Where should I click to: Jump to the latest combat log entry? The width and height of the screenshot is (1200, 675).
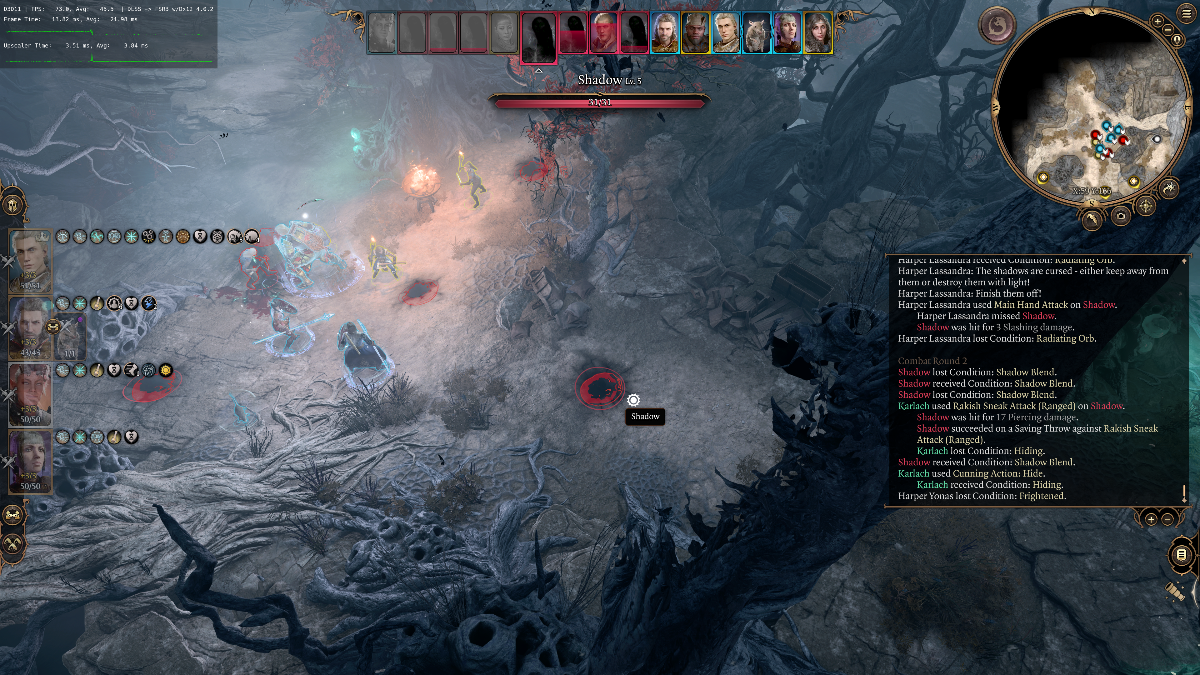pyautogui.click(x=1185, y=493)
